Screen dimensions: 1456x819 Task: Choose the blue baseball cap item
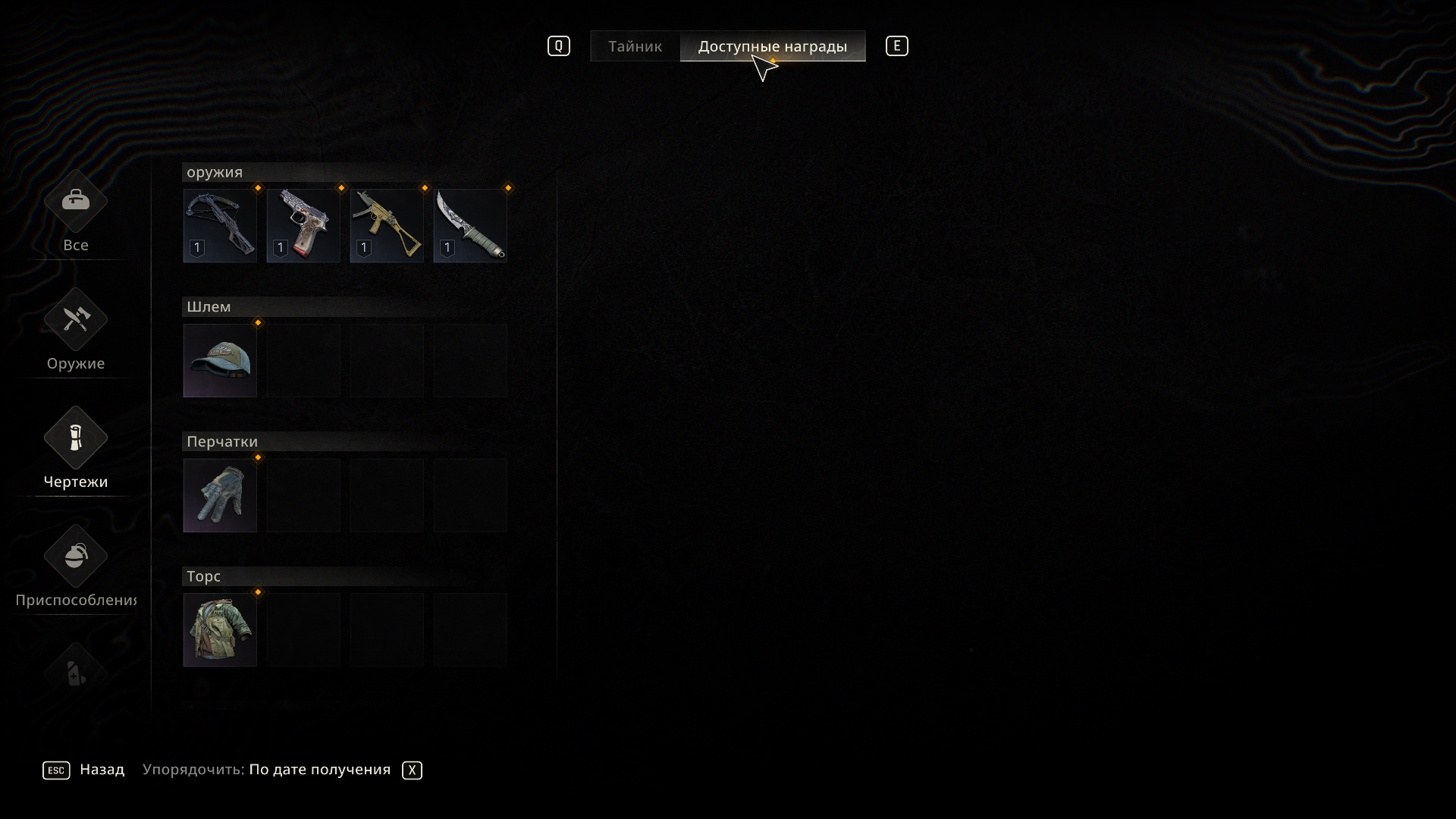point(220,360)
